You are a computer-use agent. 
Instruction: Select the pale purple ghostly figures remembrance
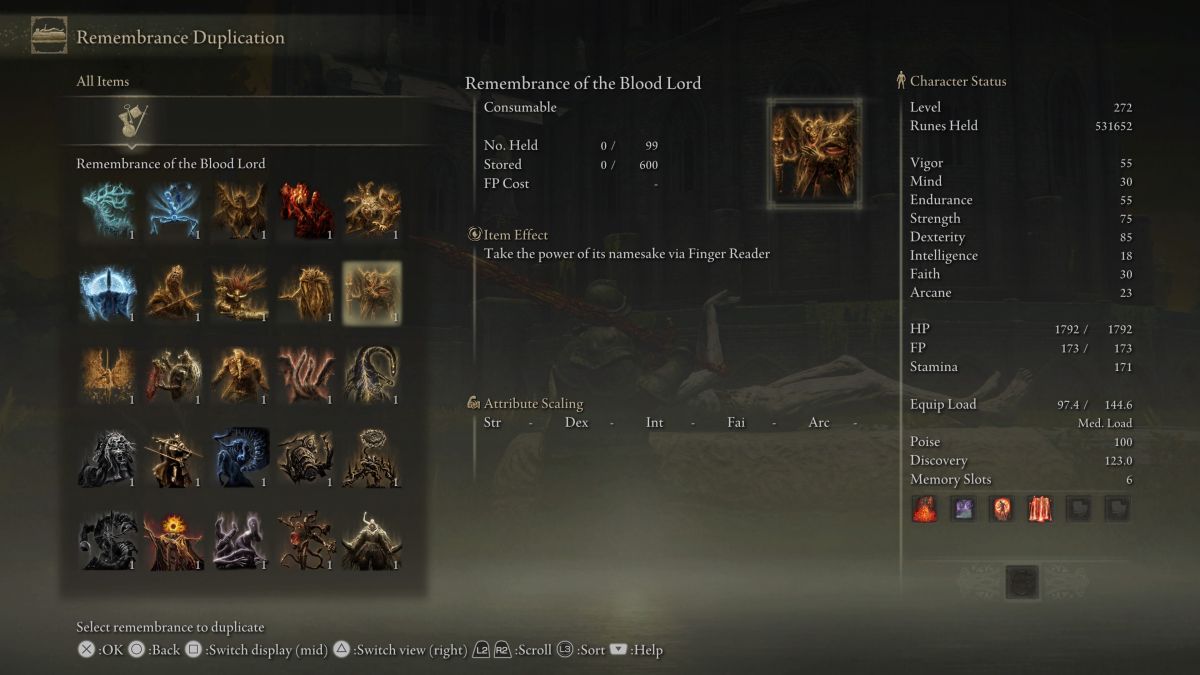240,541
